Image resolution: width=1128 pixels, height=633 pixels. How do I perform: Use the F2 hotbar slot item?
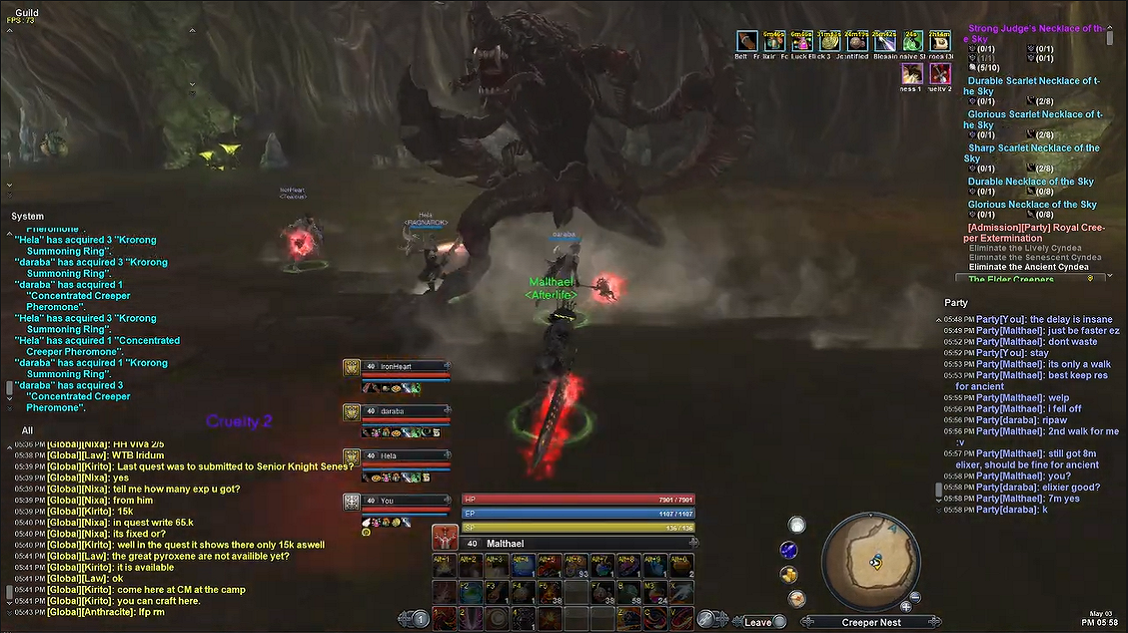click(469, 593)
